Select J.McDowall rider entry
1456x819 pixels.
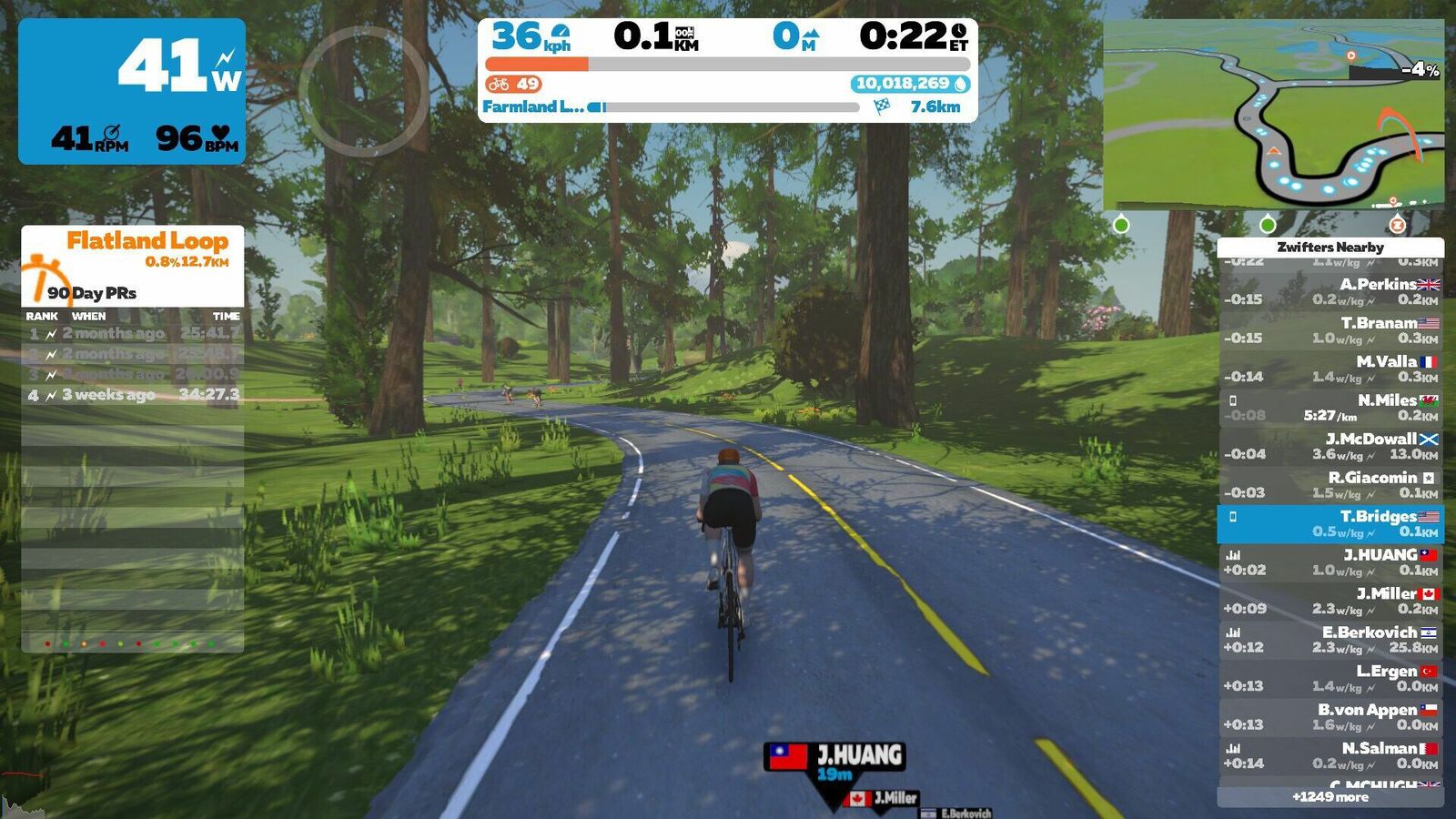[1330, 446]
